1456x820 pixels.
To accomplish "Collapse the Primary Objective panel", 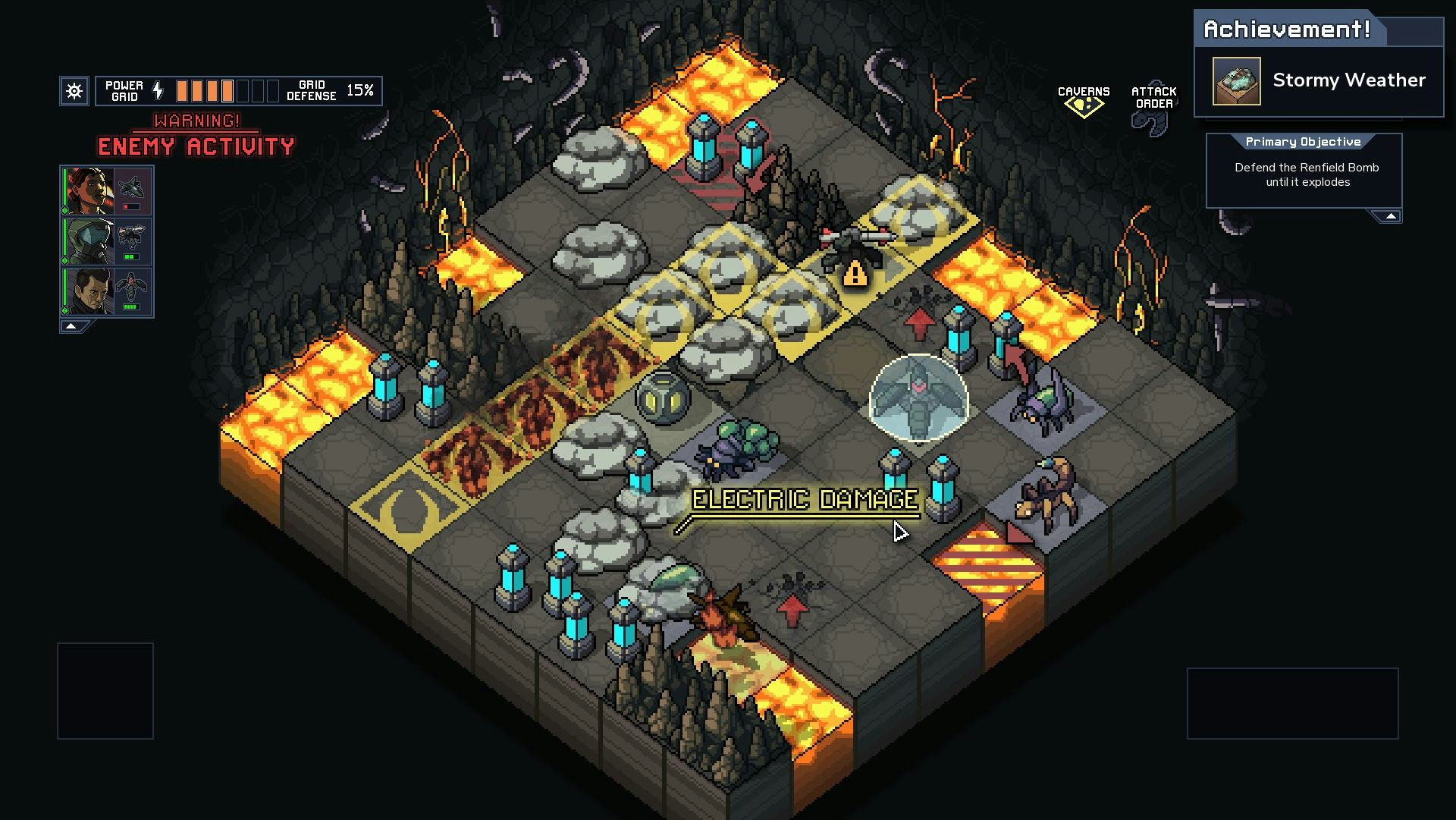I will pos(1390,217).
